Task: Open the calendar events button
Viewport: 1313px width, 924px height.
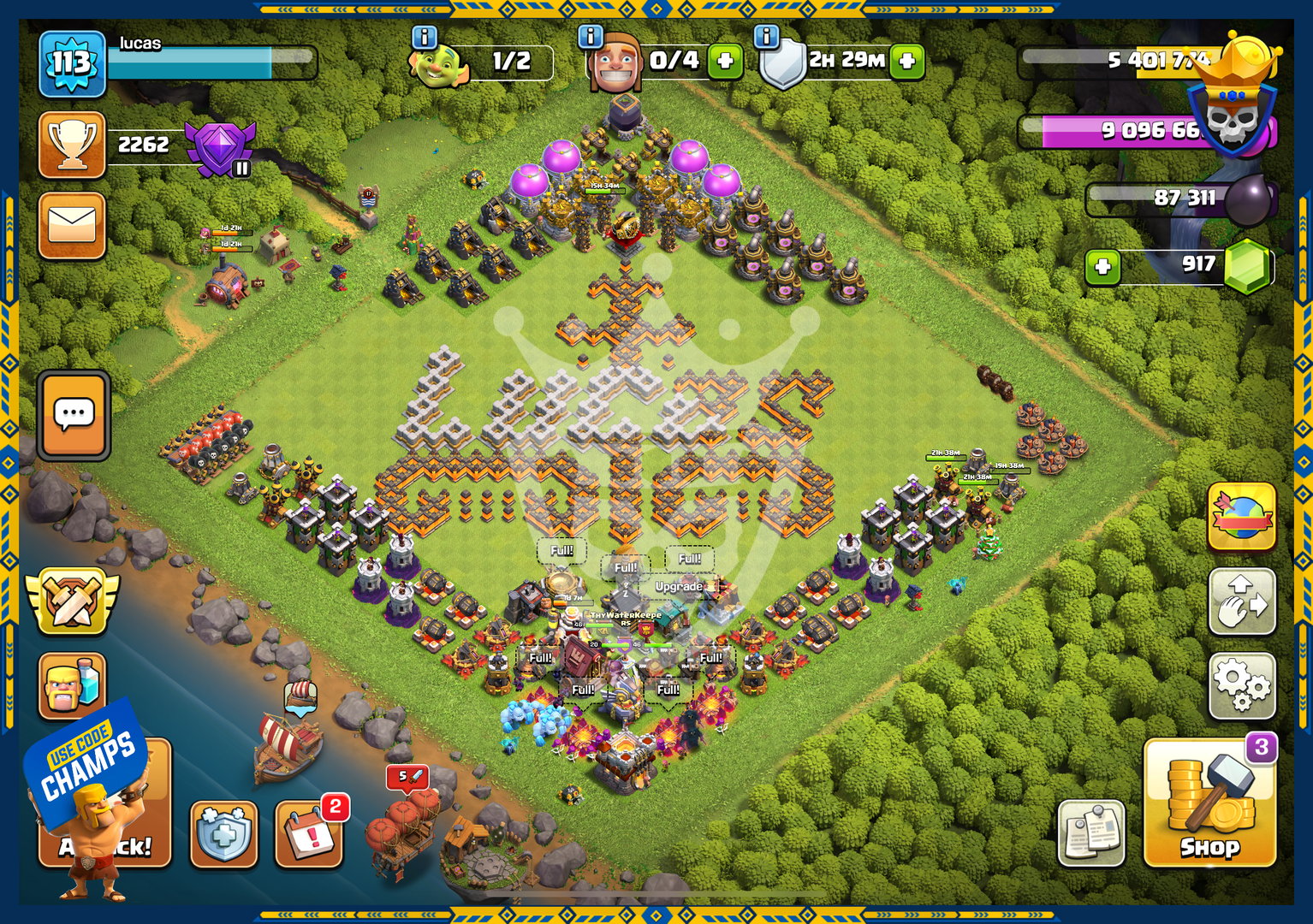Action: pyautogui.click(x=309, y=832)
